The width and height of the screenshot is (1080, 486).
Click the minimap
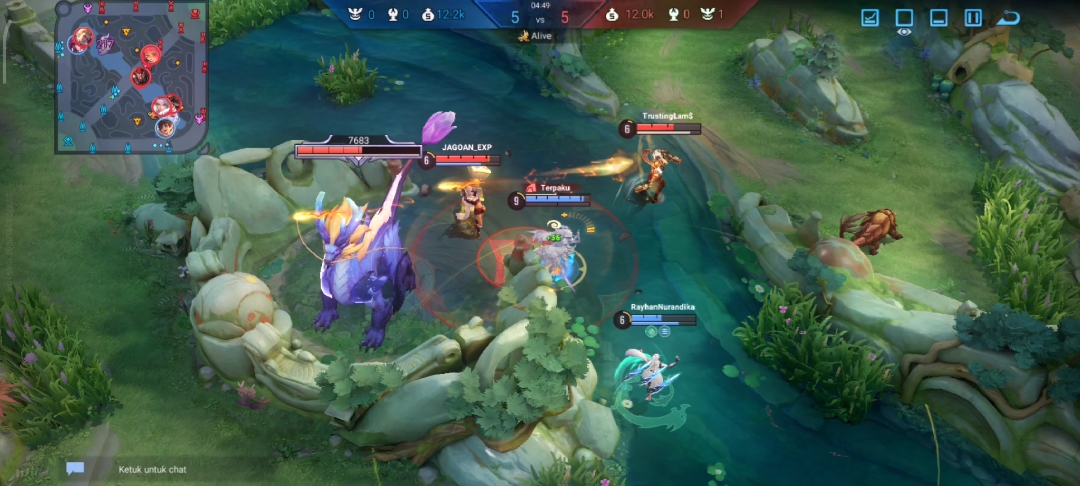130,76
